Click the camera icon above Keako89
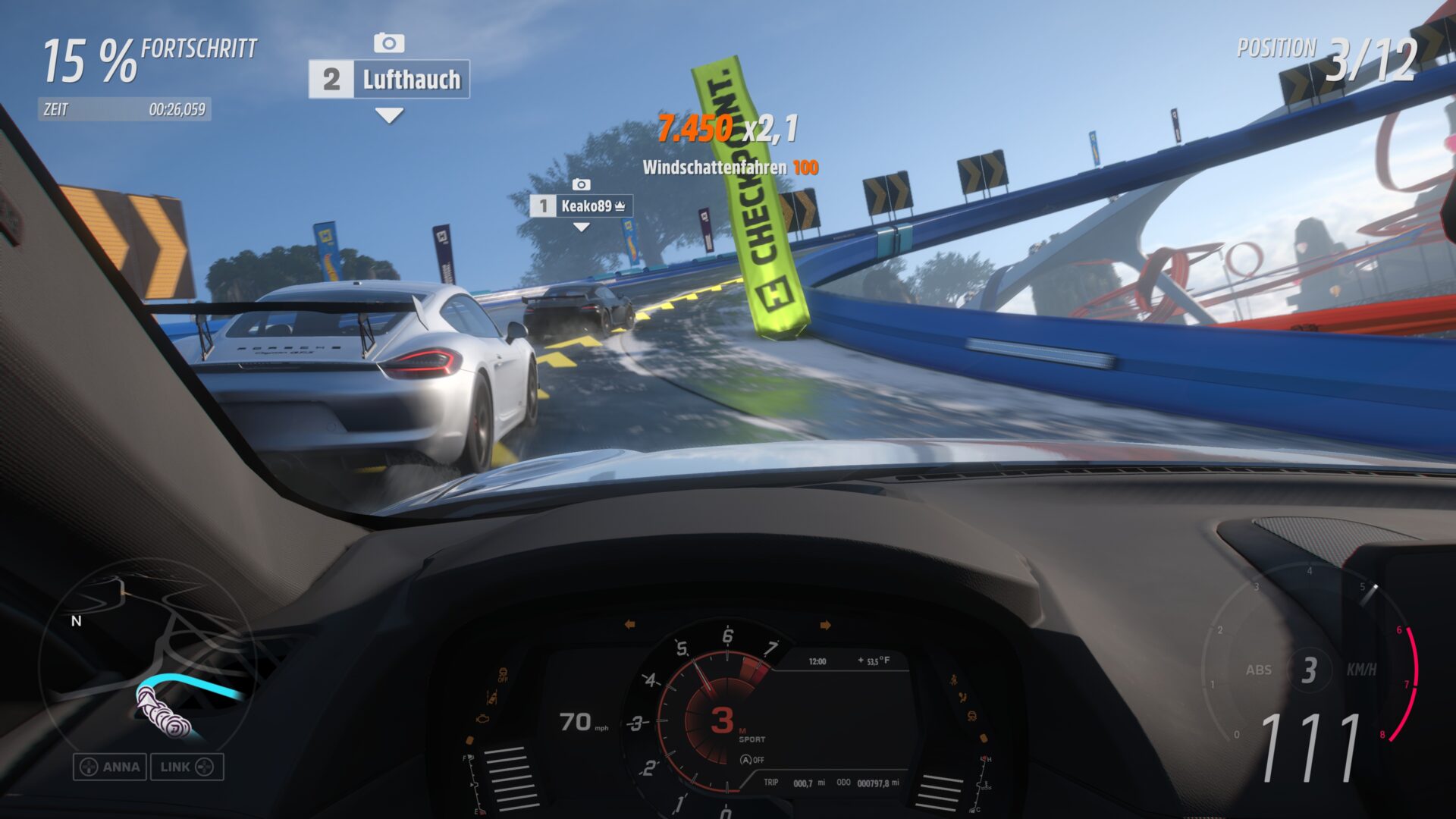Screen dimensions: 1456x819 tap(581, 184)
